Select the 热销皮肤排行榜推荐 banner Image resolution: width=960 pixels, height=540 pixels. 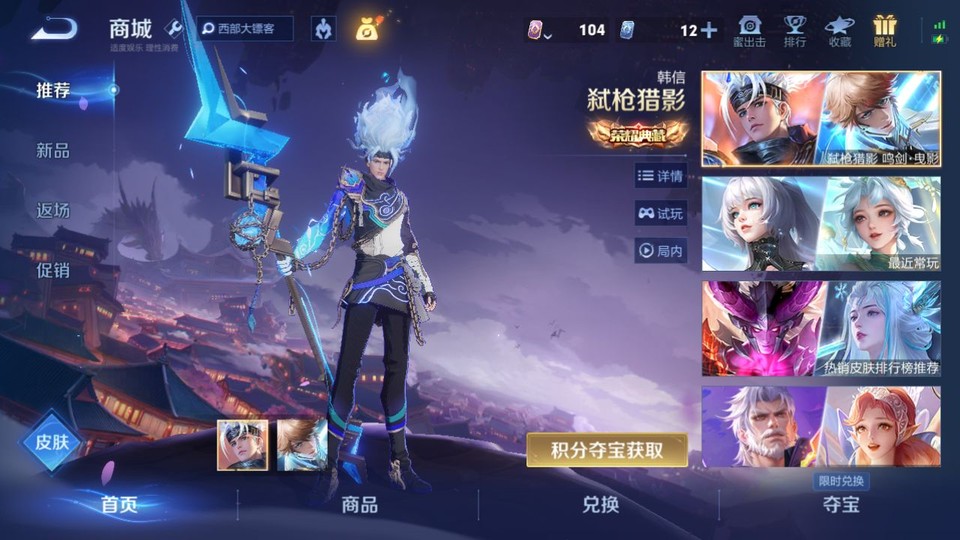(821, 328)
